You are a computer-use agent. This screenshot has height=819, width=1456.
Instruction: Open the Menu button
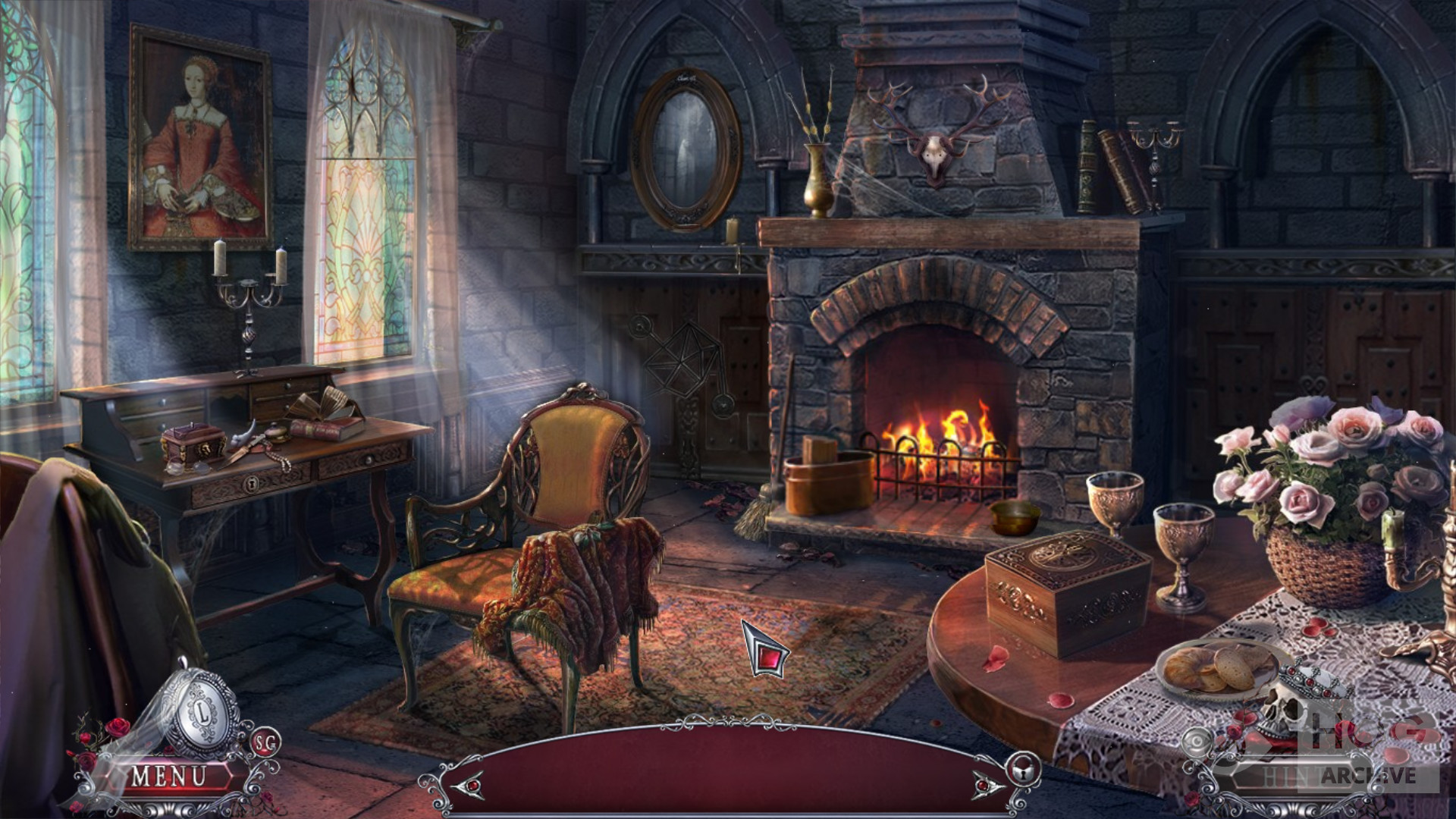point(168,777)
